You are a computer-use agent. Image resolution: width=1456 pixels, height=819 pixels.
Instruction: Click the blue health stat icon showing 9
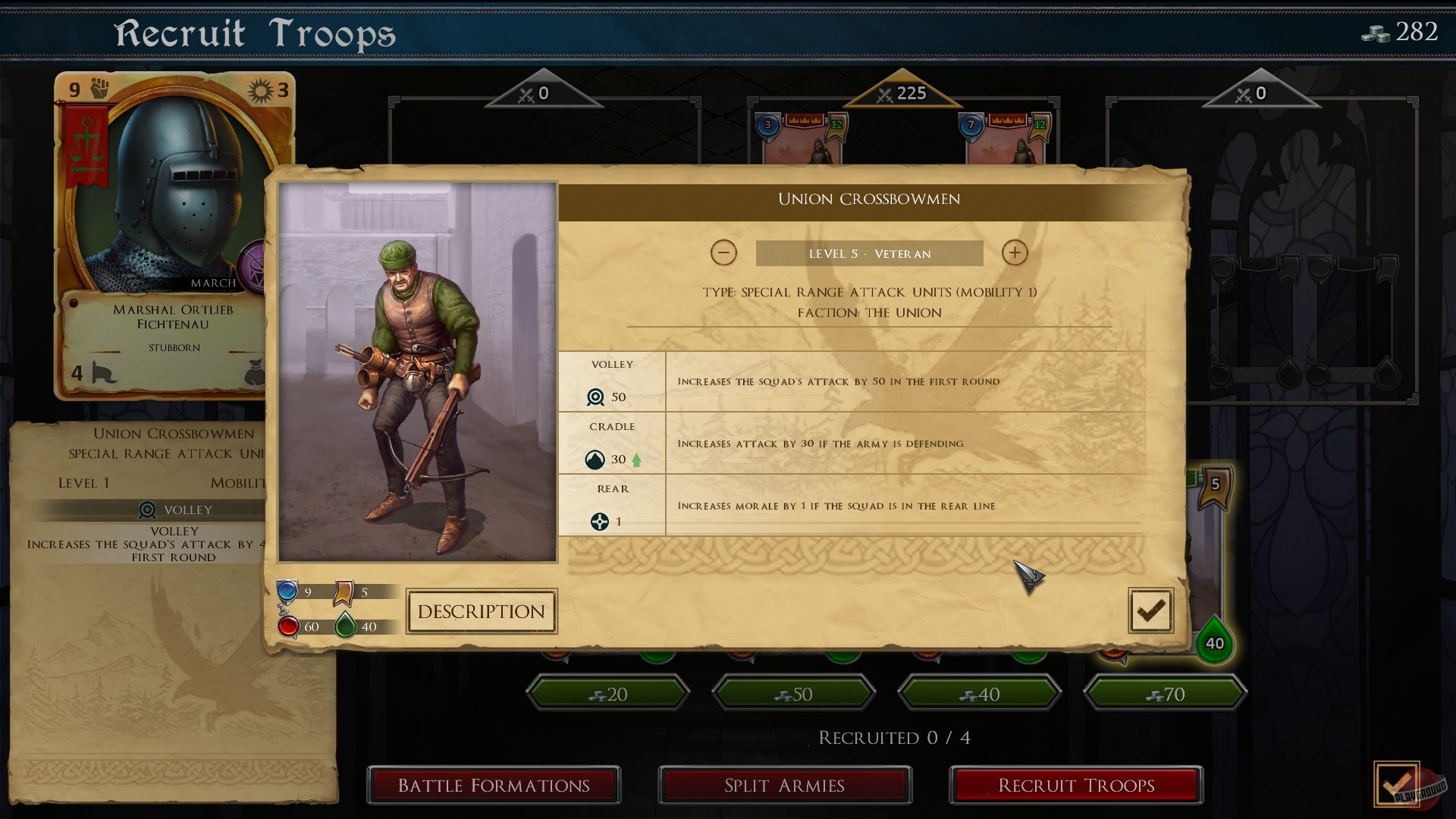288,591
